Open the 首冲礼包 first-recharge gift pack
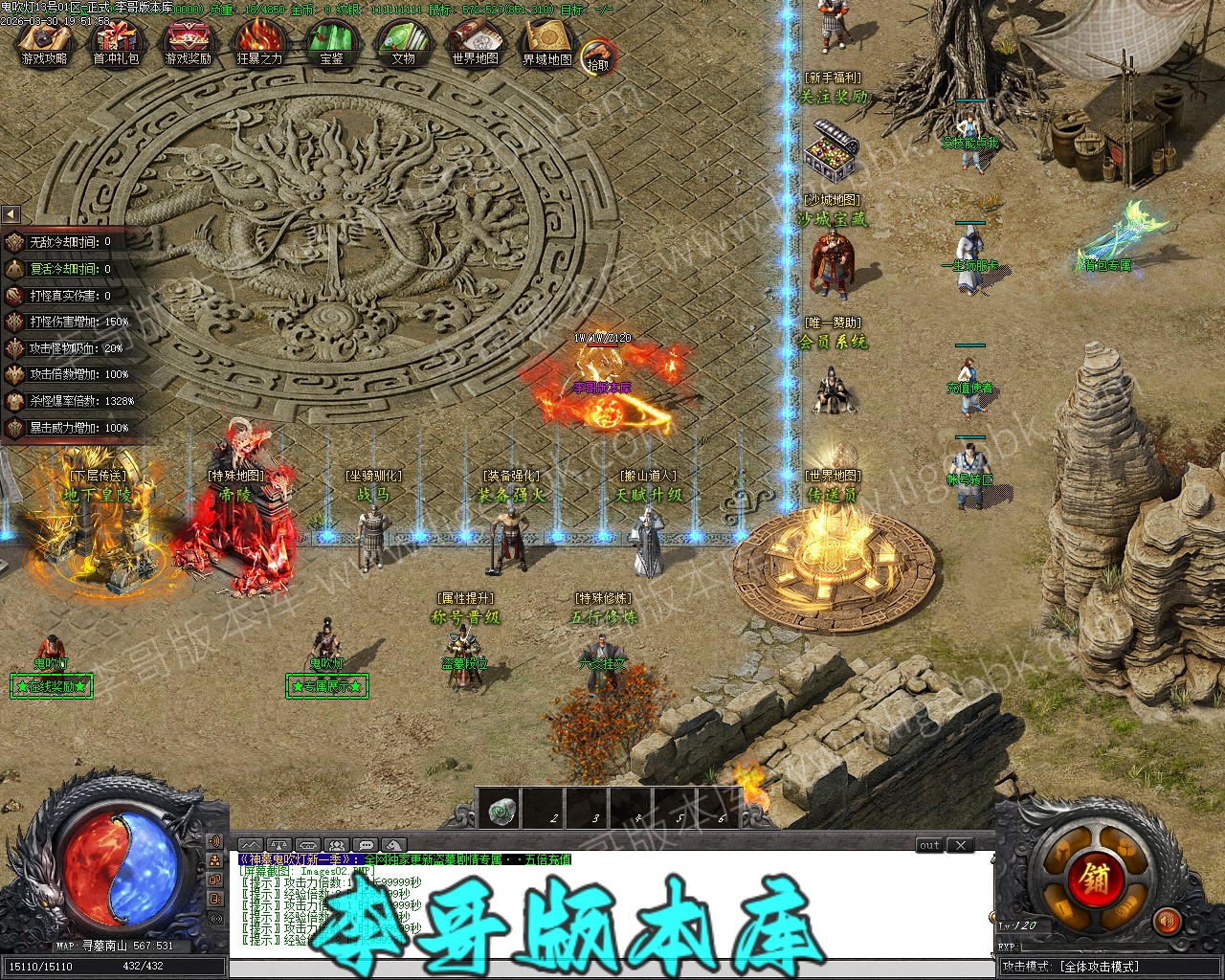The width and height of the screenshot is (1225, 980). pyautogui.click(x=116, y=44)
